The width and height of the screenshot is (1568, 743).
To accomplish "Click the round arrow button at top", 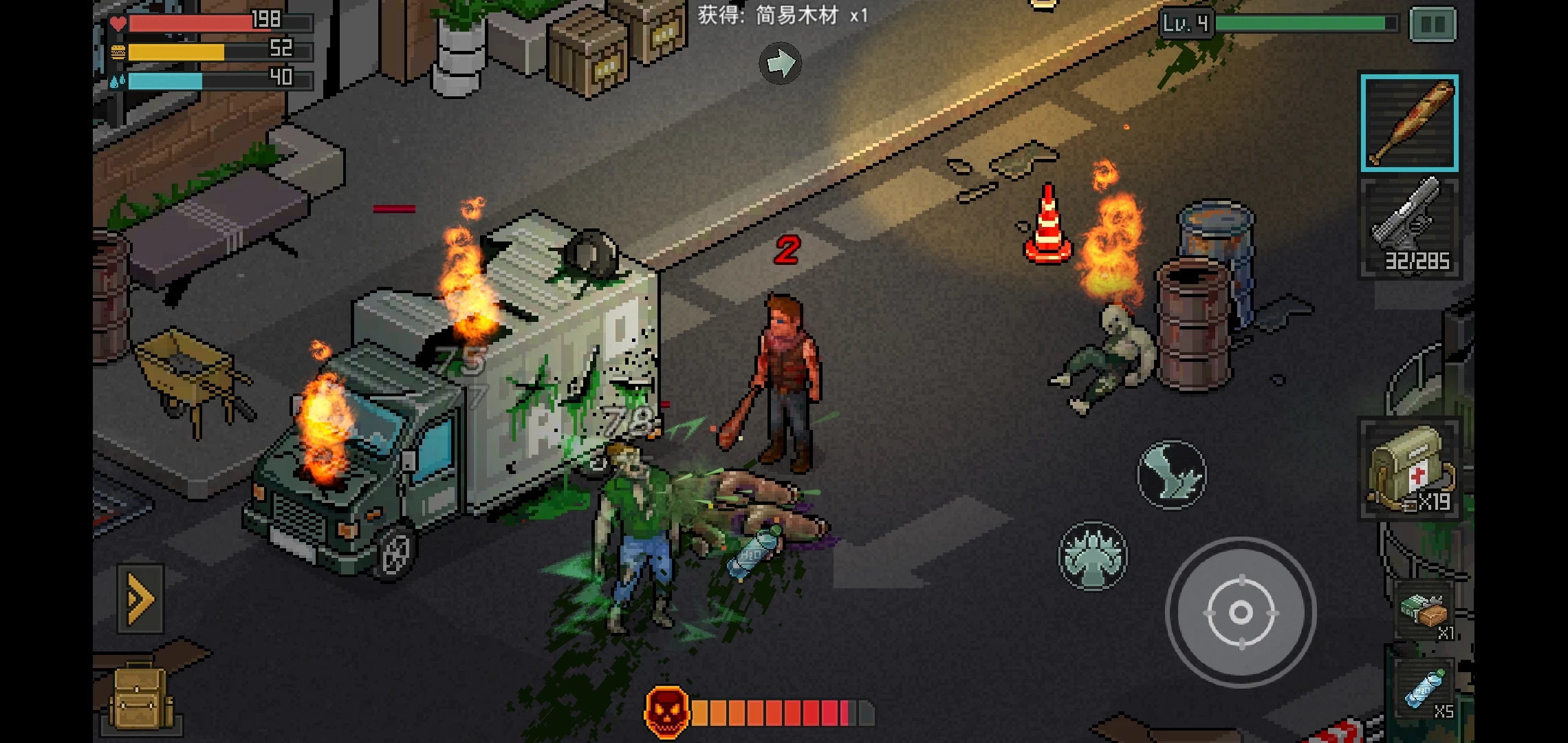I will click(x=780, y=63).
